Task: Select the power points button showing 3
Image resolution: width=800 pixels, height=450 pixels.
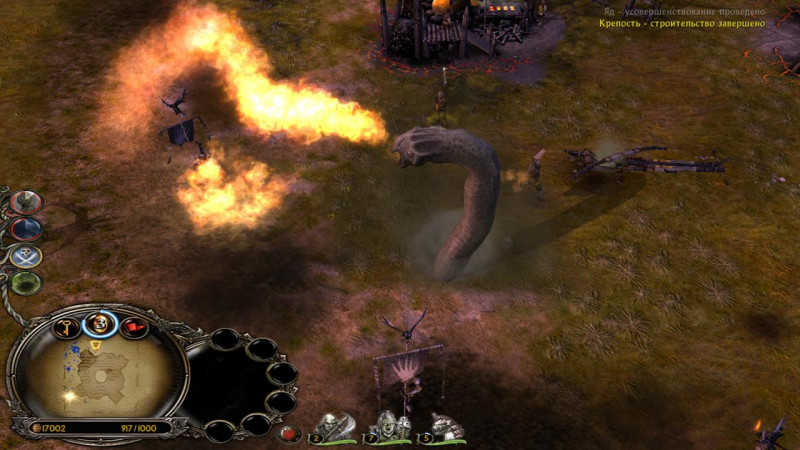Action: [x=99, y=322]
